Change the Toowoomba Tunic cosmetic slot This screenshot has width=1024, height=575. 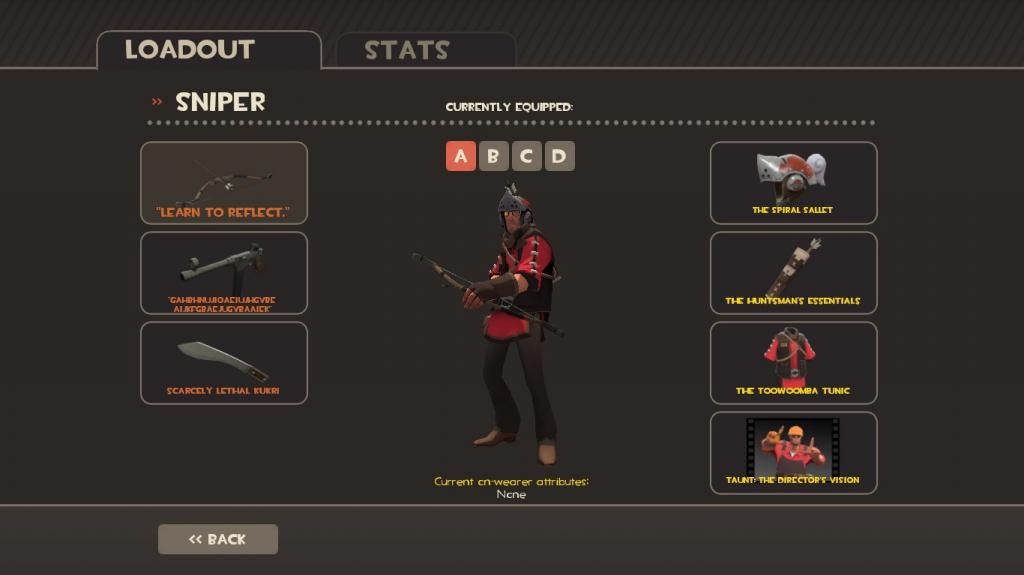coord(793,363)
